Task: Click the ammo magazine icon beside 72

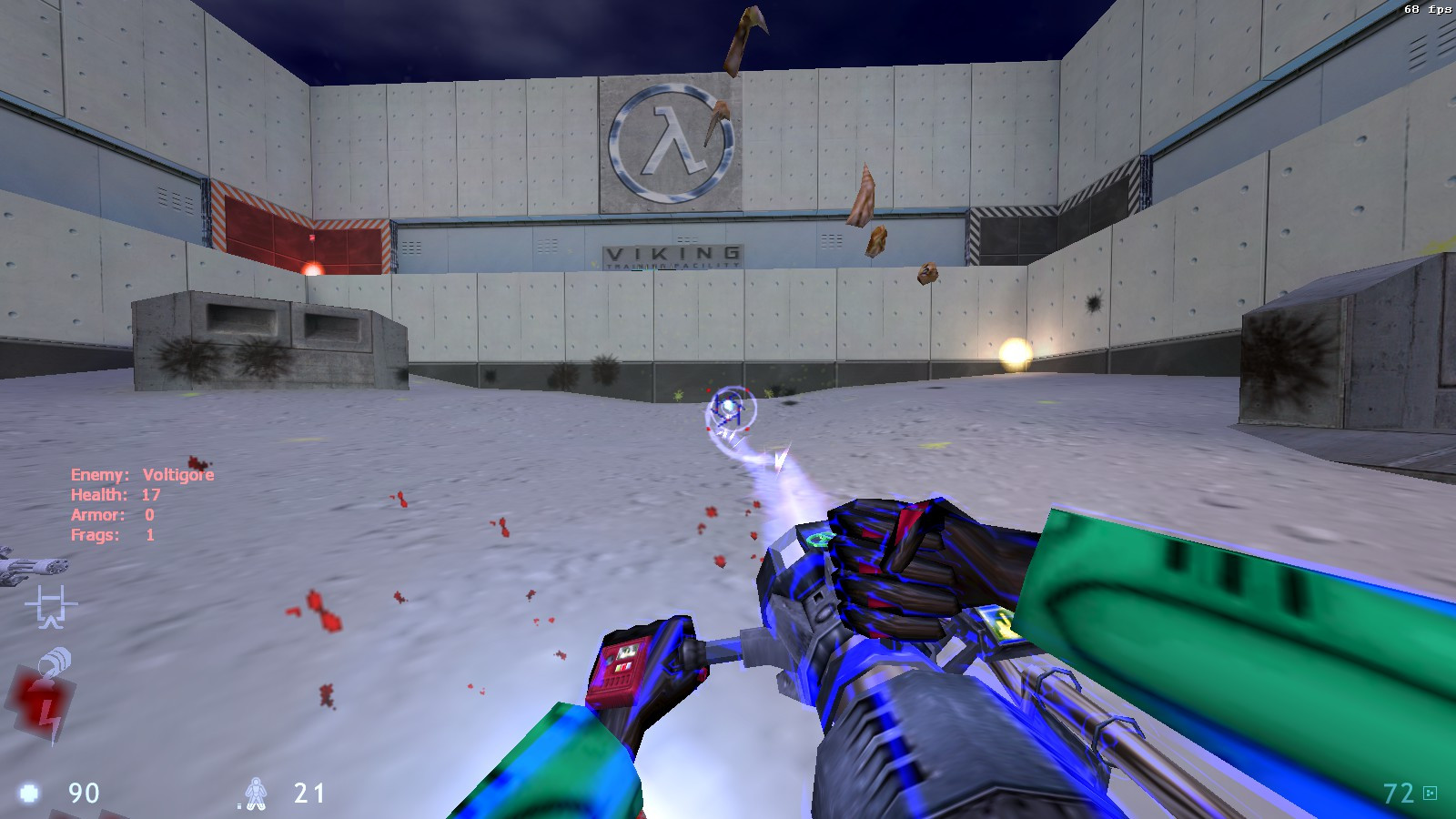Action: coord(1430,793)
